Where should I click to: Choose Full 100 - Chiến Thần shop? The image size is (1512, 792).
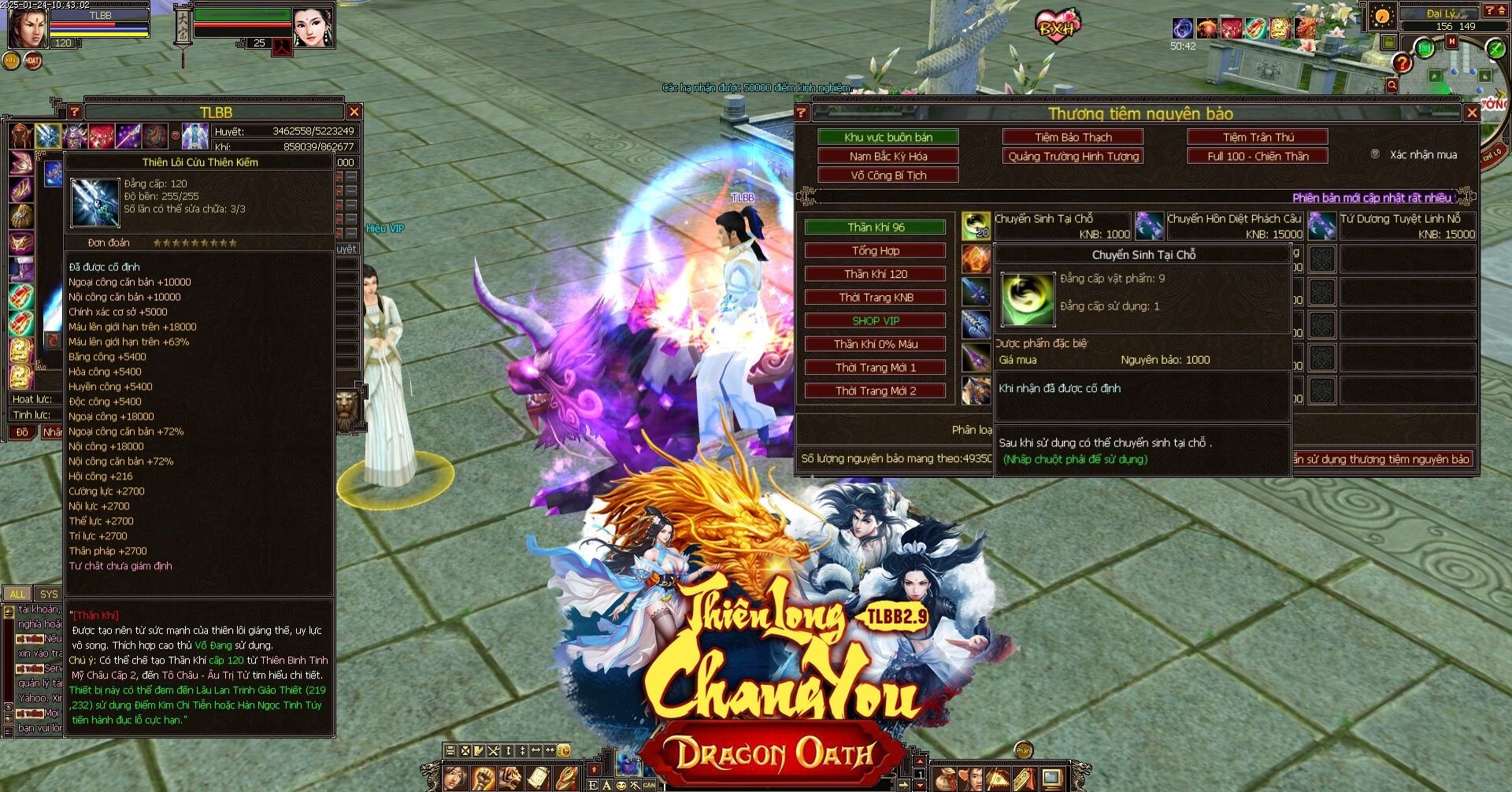point(1258,156)
